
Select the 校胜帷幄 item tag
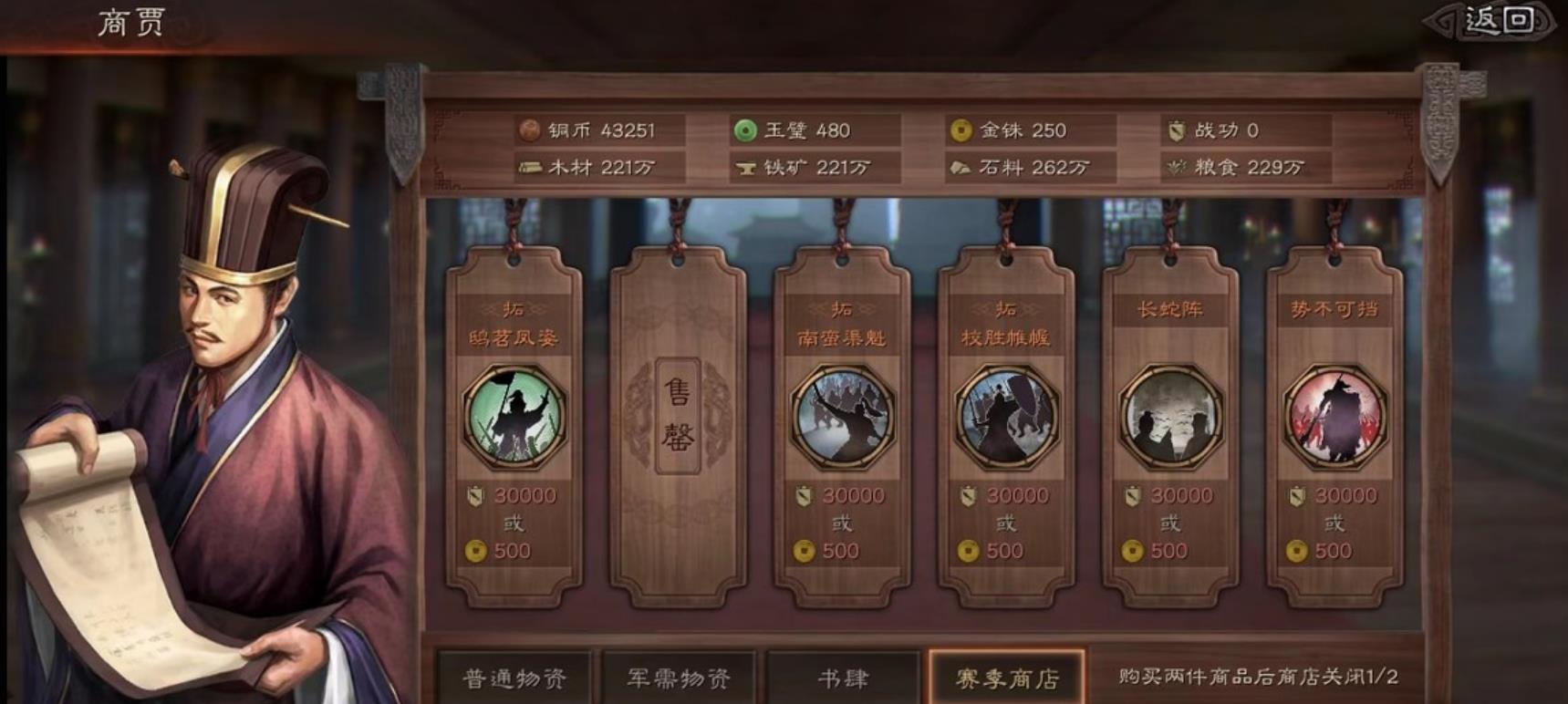(1005, 419)
